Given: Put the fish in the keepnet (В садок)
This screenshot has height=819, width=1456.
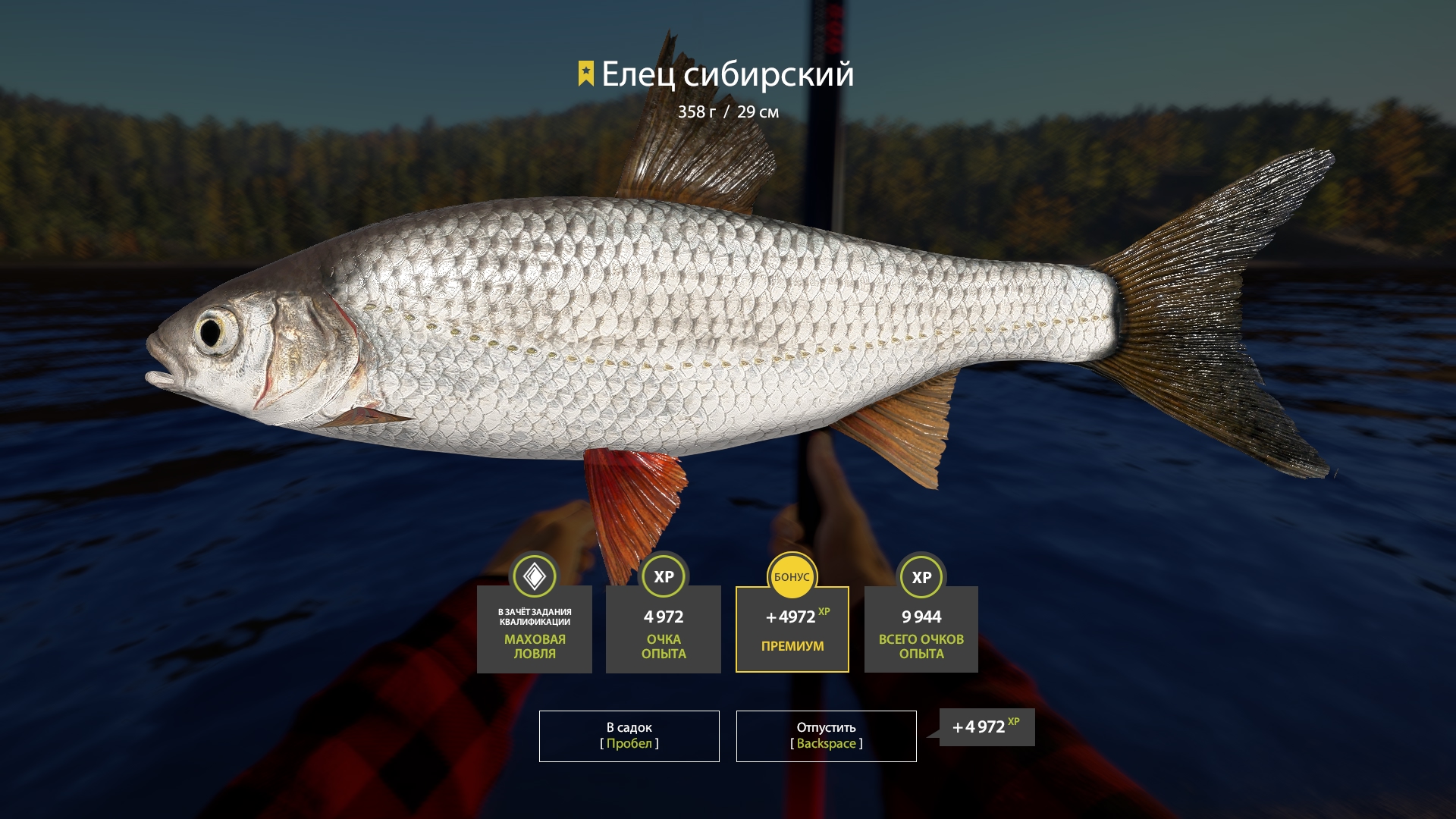Looking at the screenshot, I should pos(629,736).
